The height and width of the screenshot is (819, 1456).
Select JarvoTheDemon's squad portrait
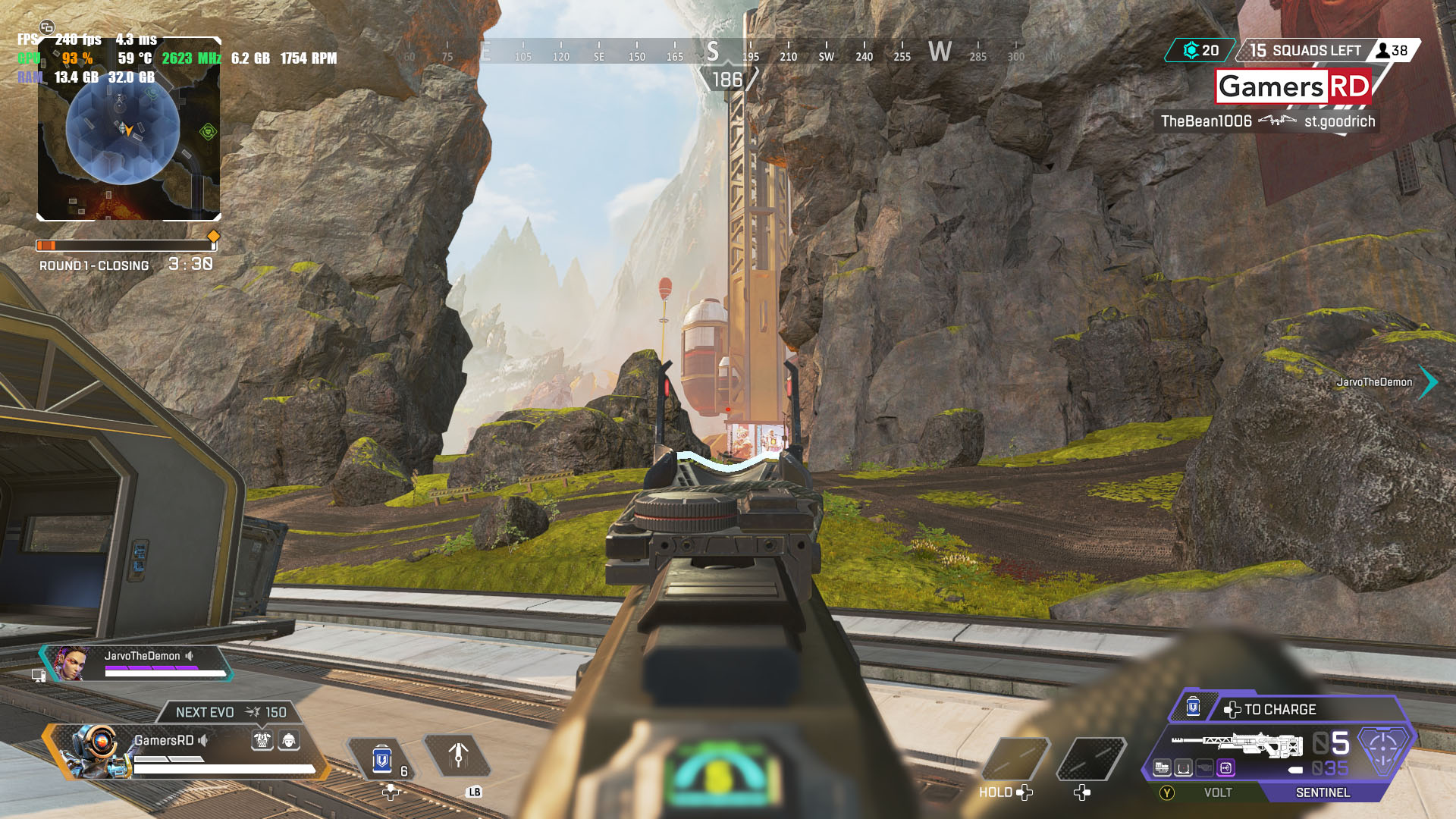click(71, 664)
